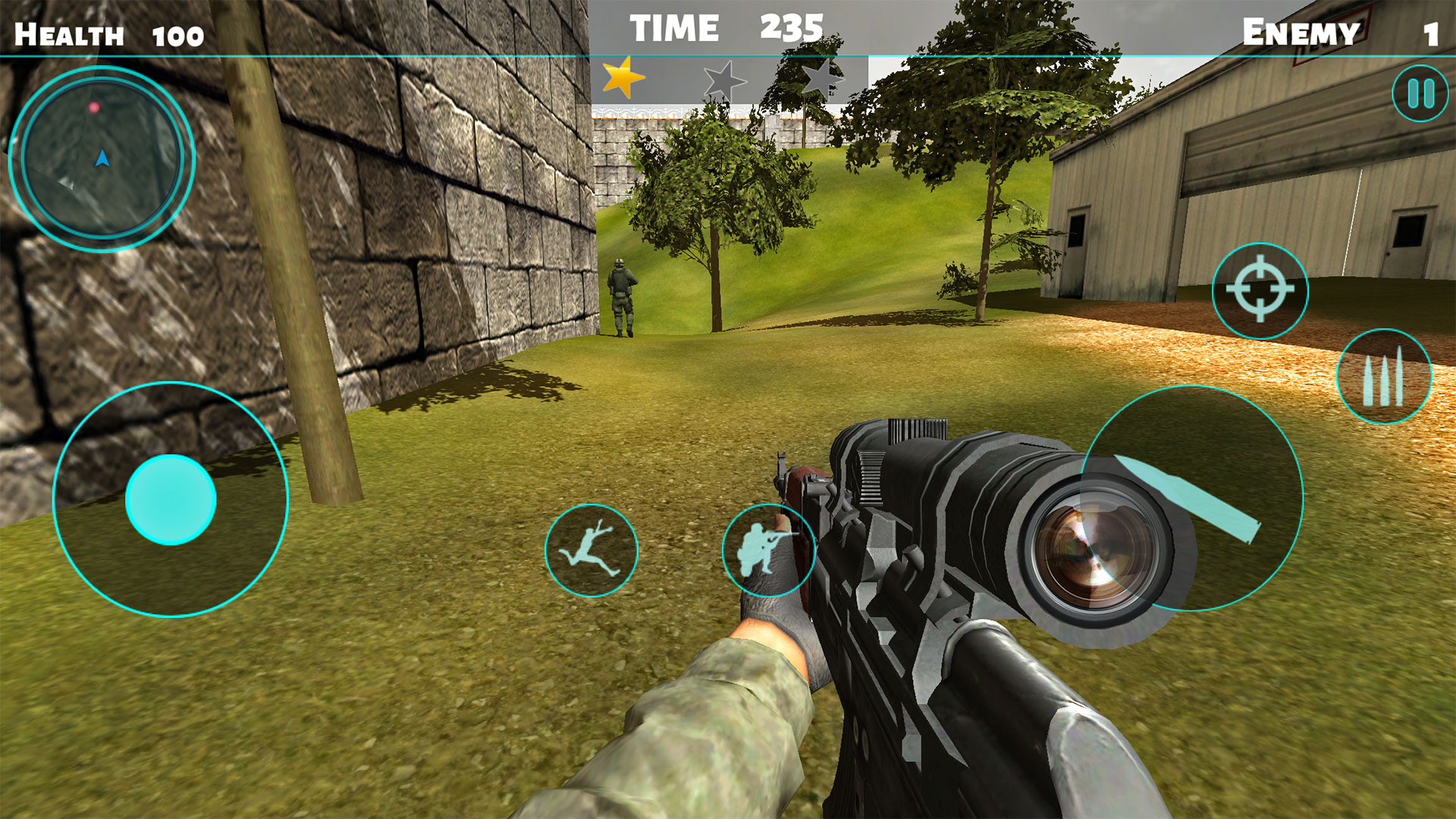Image resolution: width=1456 pixels, height=819 pixels.
Task: Tap the Enemy counter showing 1
Action: click(1357, 30)
